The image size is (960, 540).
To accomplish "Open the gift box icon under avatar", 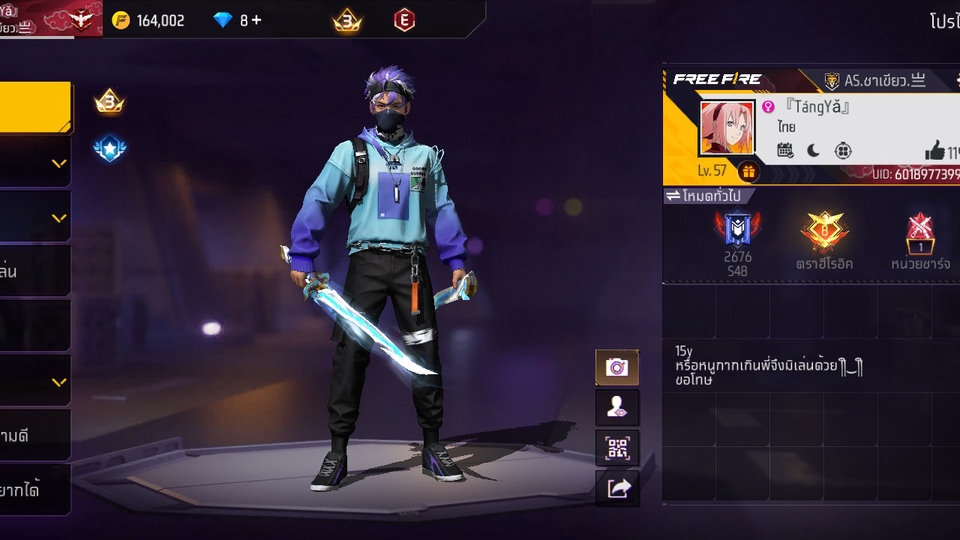I will pyautogui.click(x=748, y=171).
